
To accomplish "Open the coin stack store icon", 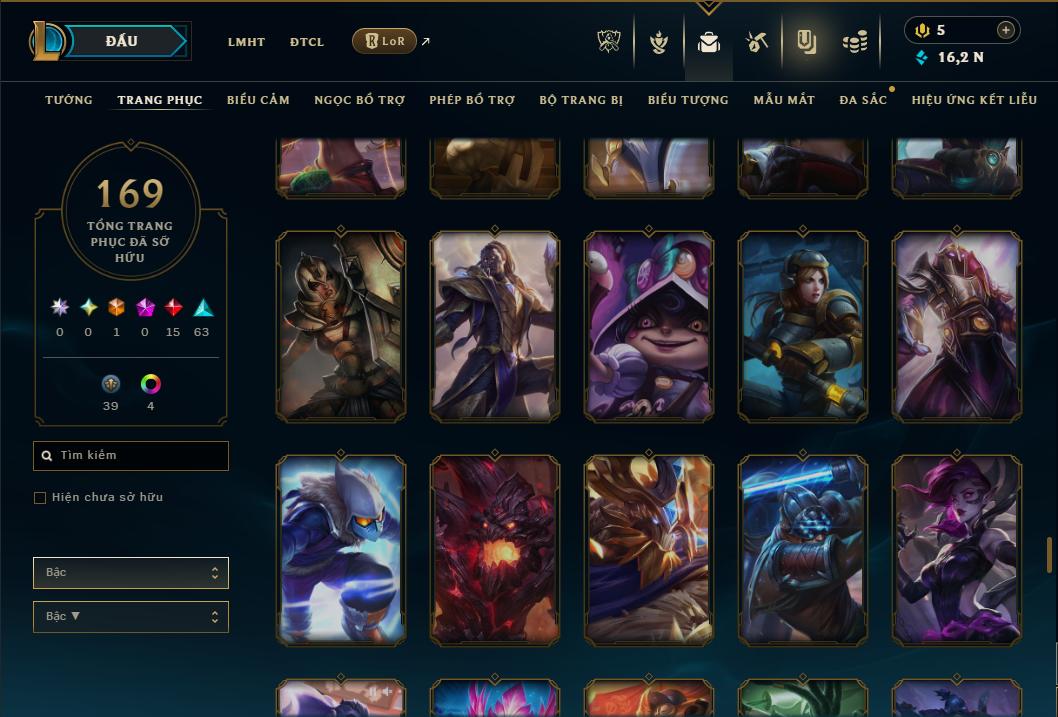I will [x=854, y=42].
